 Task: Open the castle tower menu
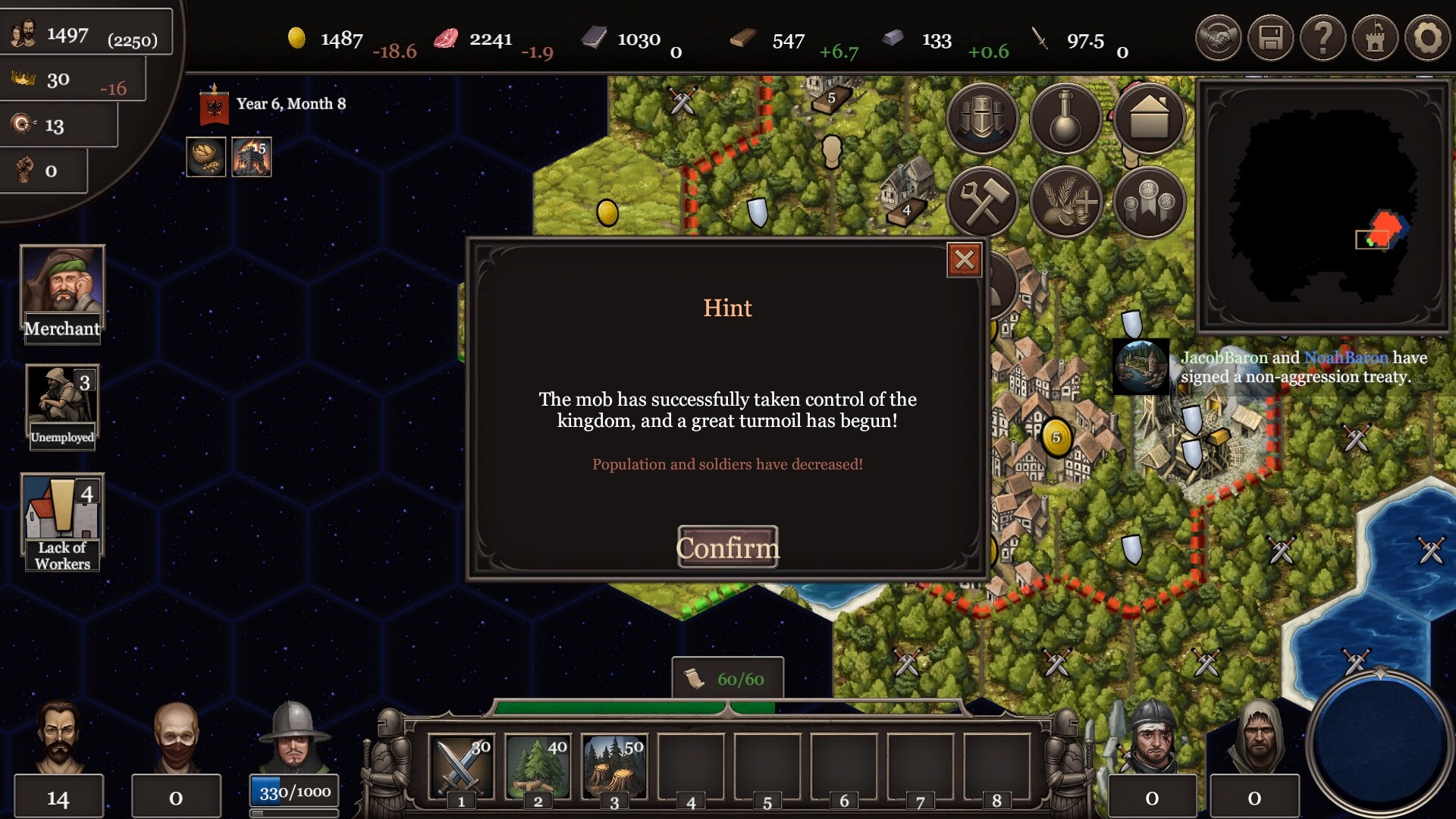[1375, 38]
